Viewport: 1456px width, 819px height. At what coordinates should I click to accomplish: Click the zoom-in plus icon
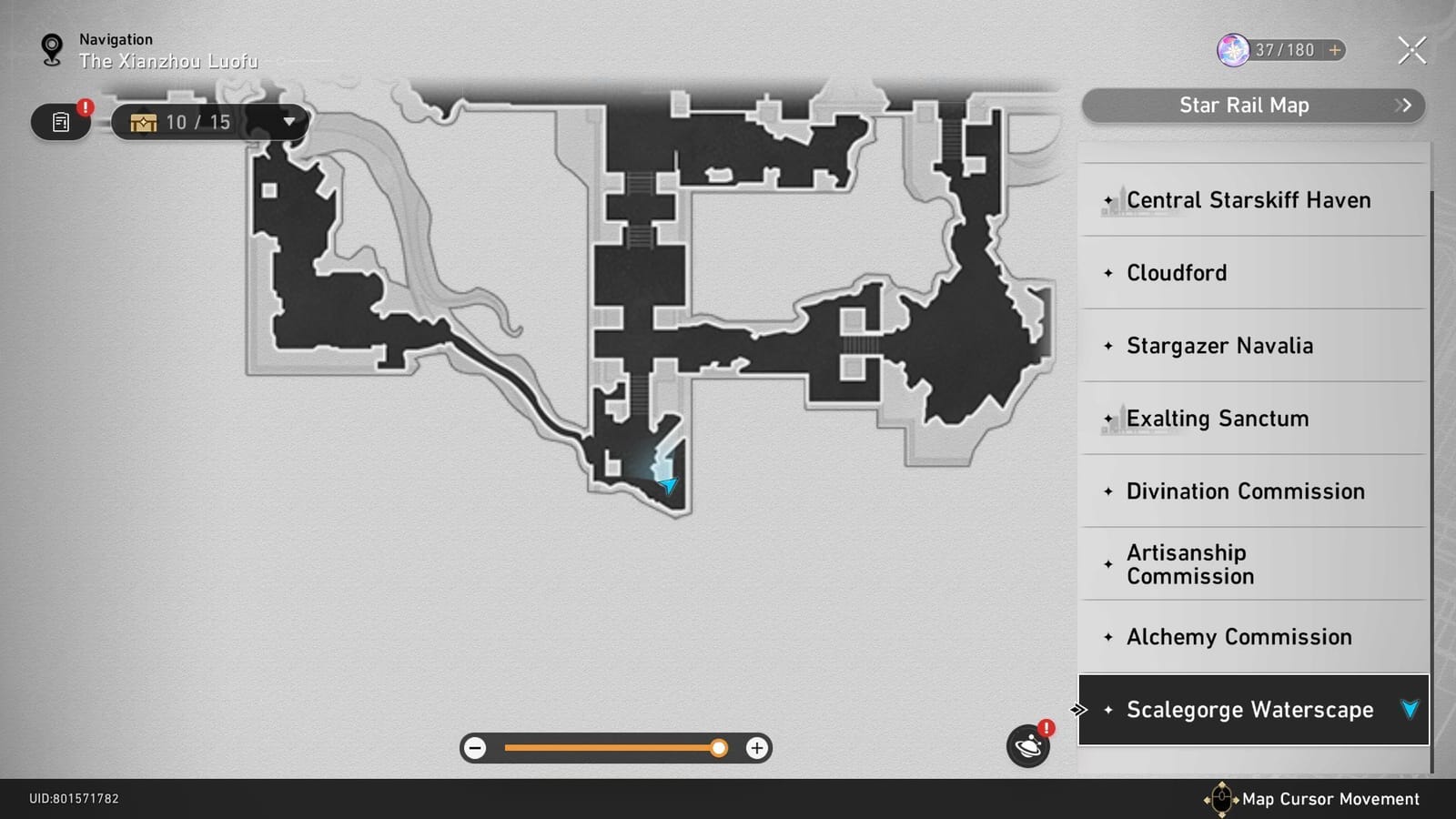click(755, 748)
